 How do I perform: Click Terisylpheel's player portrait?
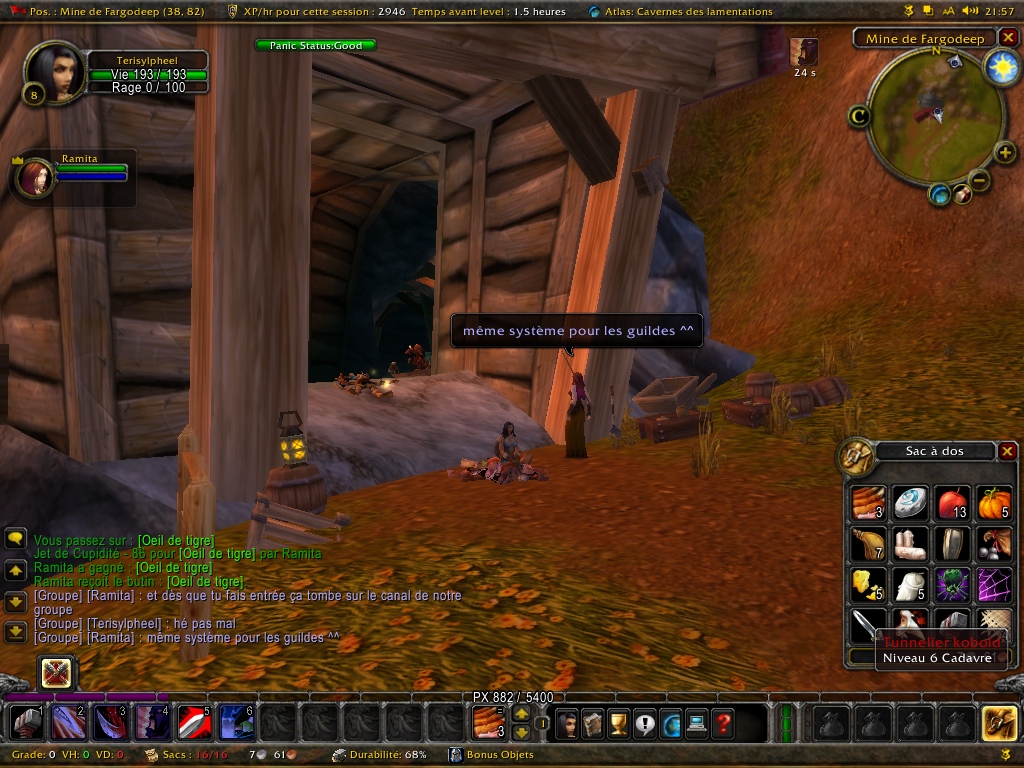pos(54,71)
